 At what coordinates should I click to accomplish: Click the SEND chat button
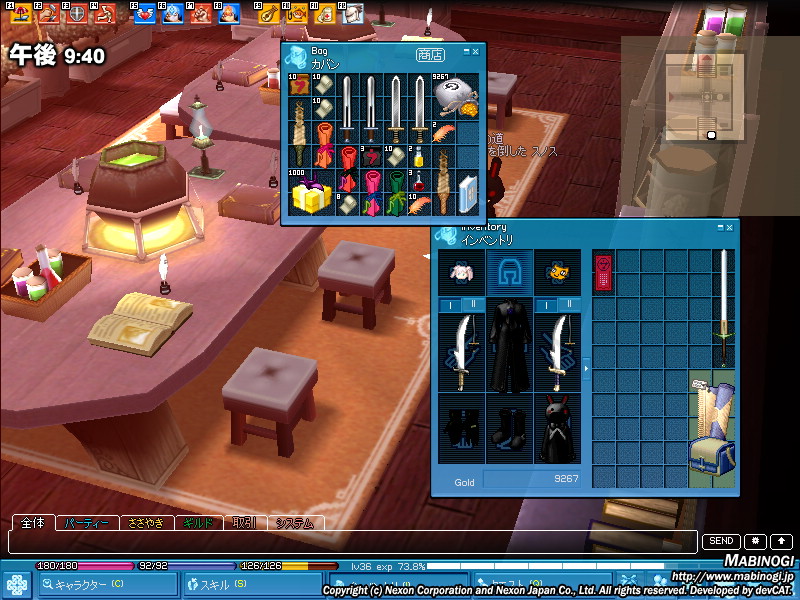tap(721, 541)
